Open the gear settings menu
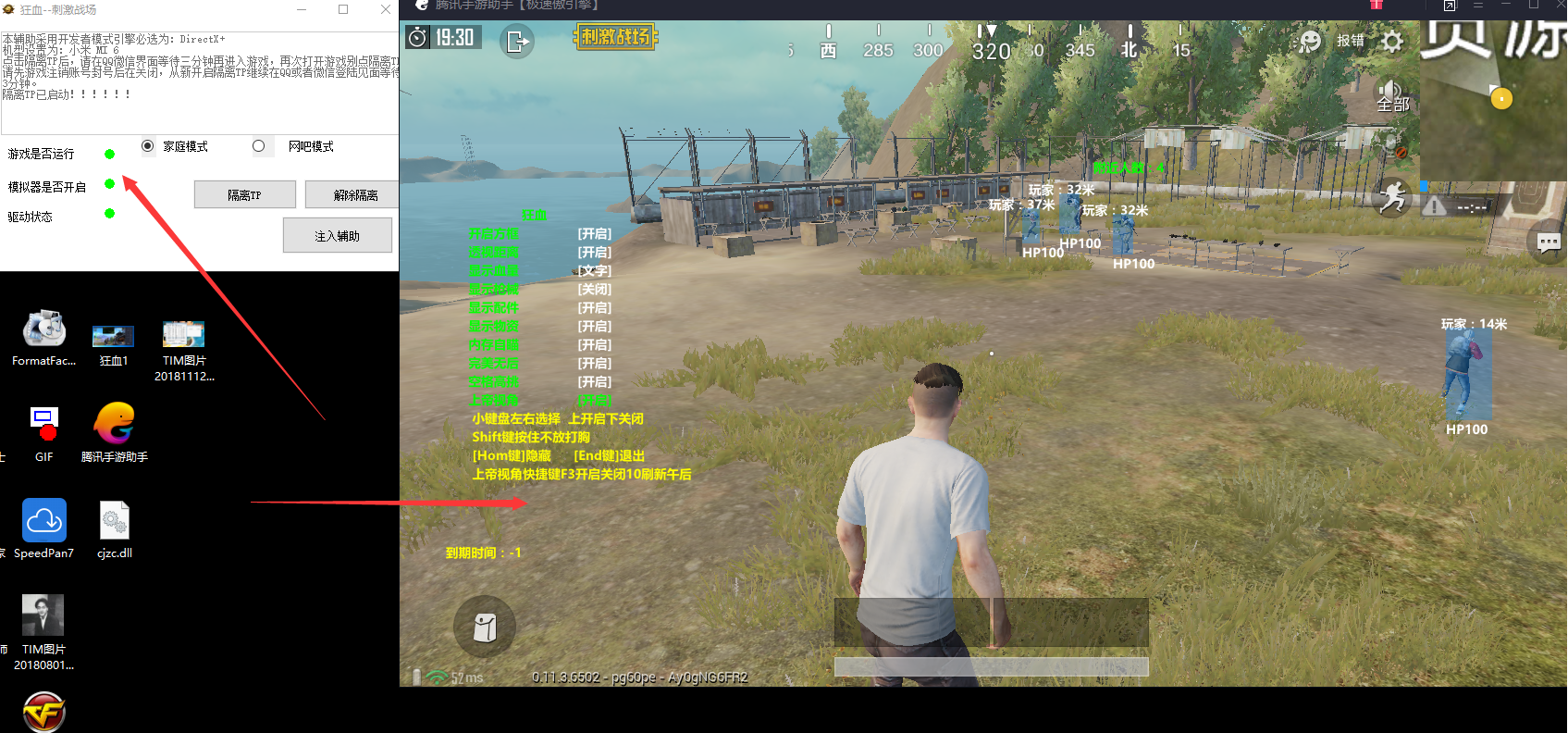1568x733 pixels. tap(1392, 41)
